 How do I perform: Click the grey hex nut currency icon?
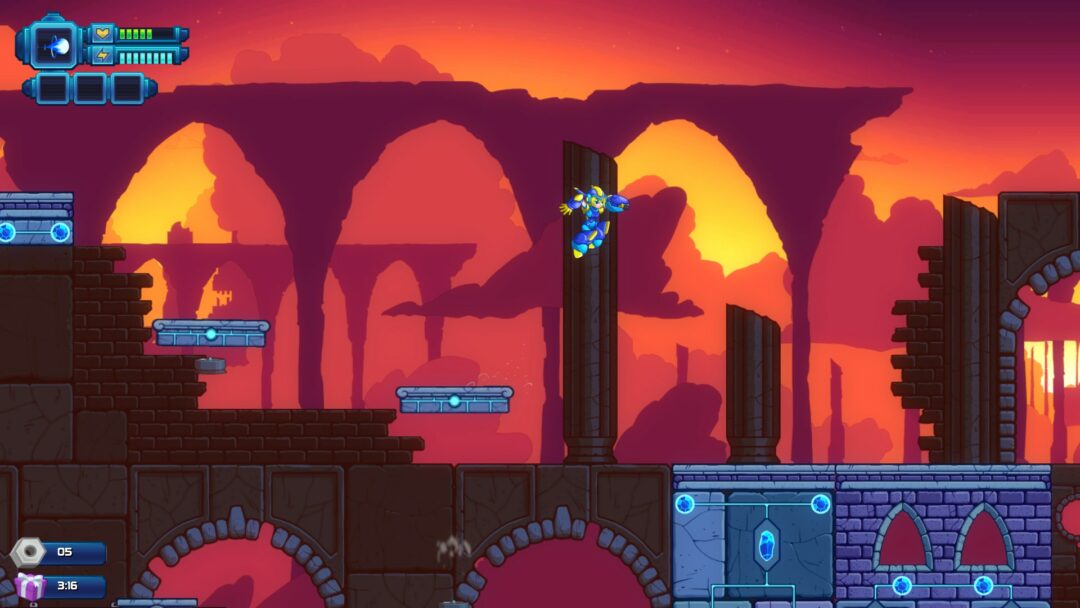(x=28, y=551)
